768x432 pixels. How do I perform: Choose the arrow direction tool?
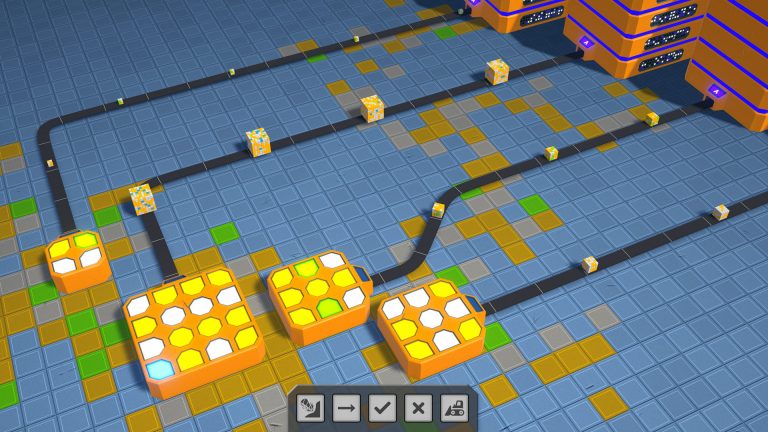(346, 408)
